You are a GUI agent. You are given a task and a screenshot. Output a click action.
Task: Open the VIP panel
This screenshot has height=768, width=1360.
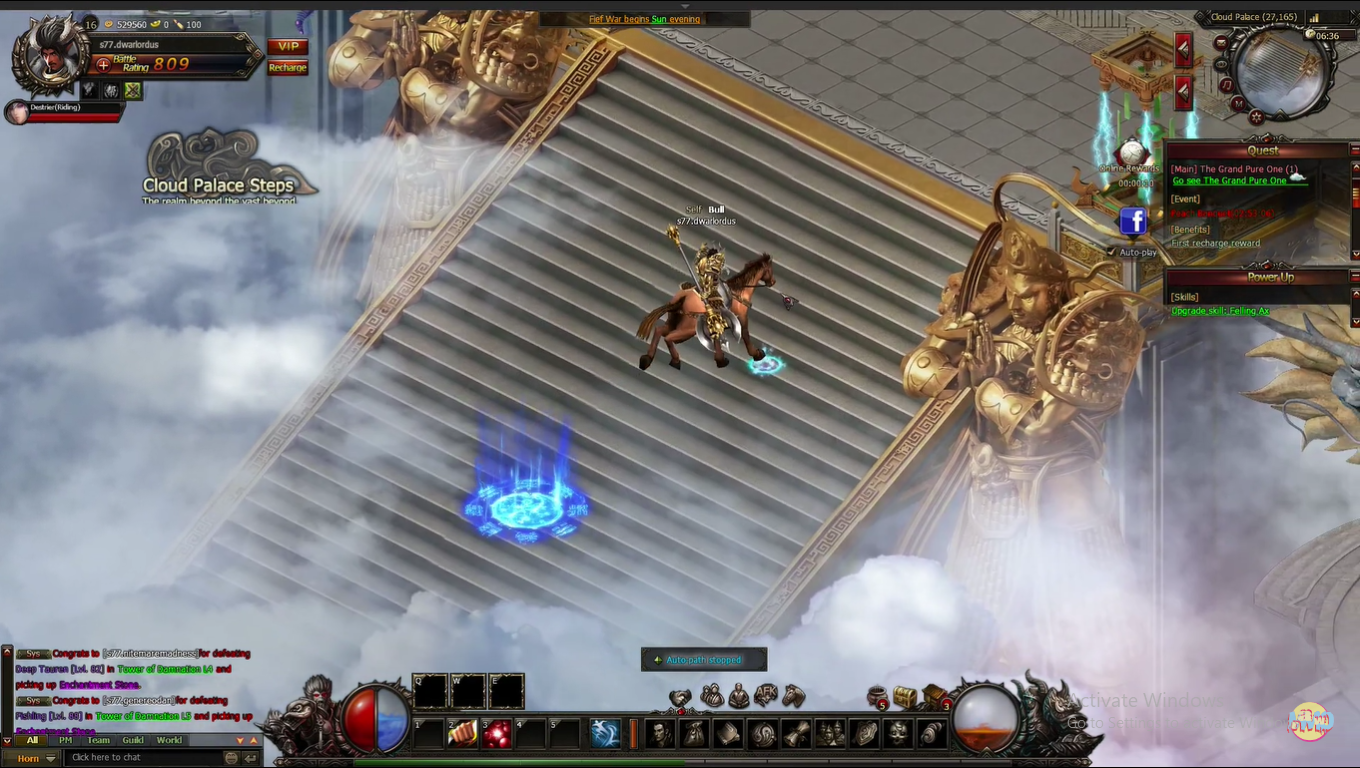pos(288,46)
